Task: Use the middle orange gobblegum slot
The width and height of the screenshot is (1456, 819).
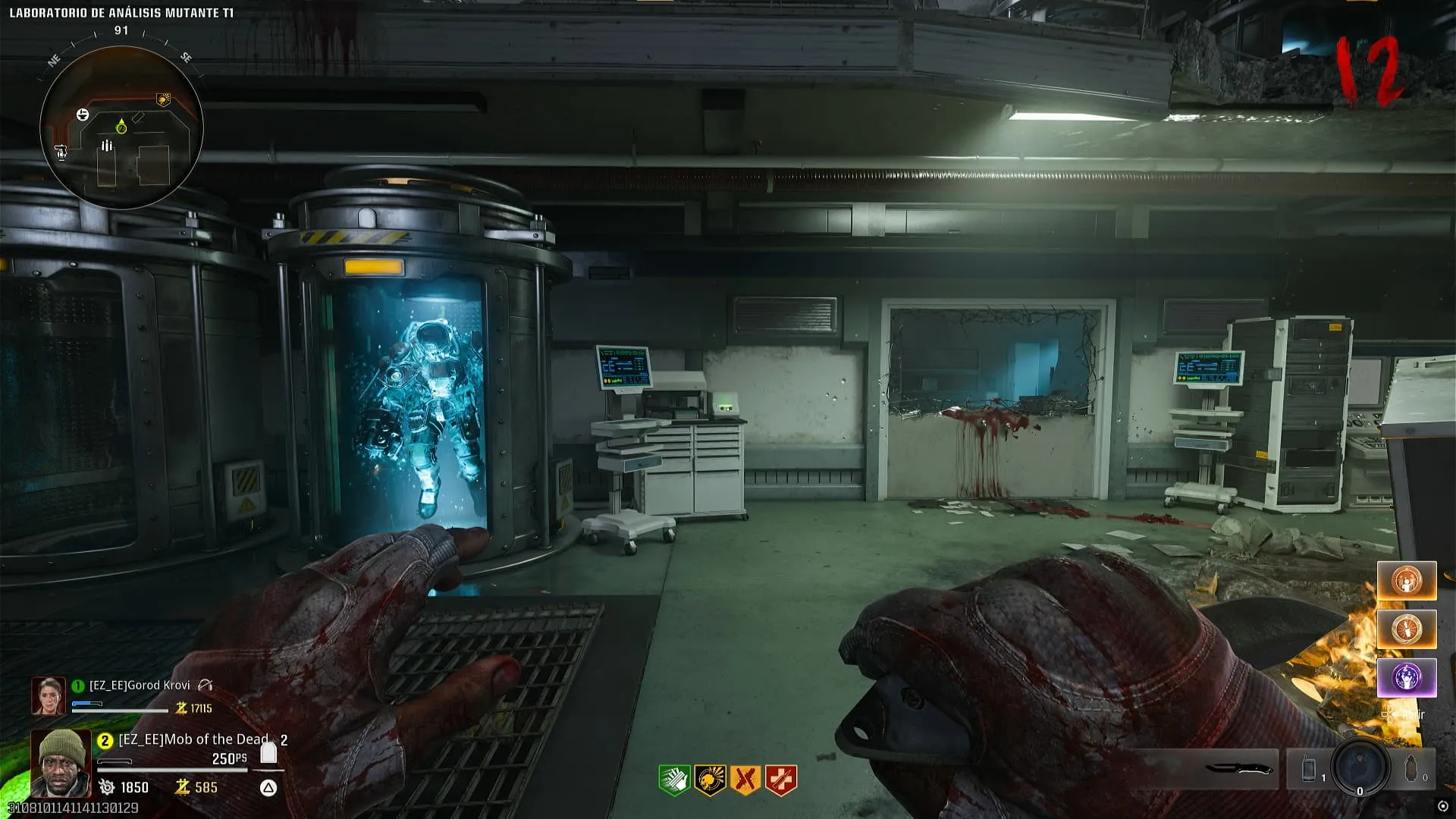Action: (x=1407, y=629)
